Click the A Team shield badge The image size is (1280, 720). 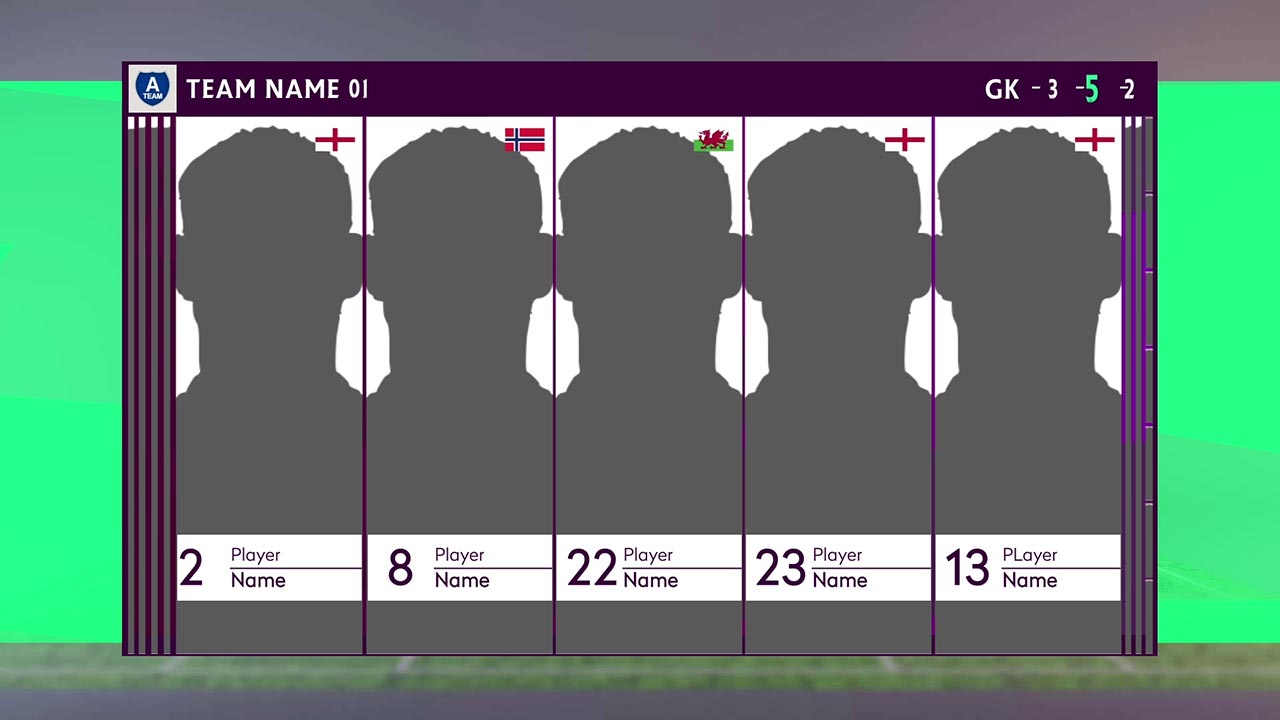153,89
